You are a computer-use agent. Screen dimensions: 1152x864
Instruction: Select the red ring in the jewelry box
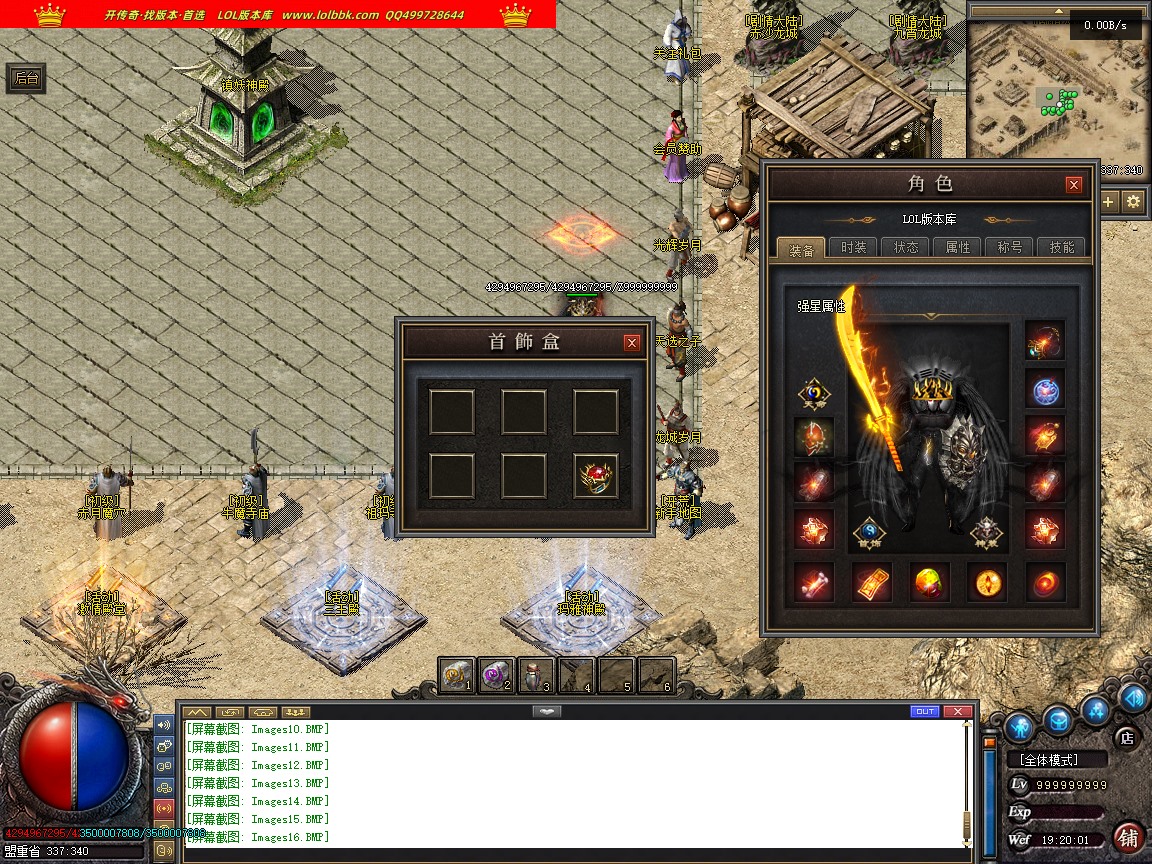[x=596, y=476]
